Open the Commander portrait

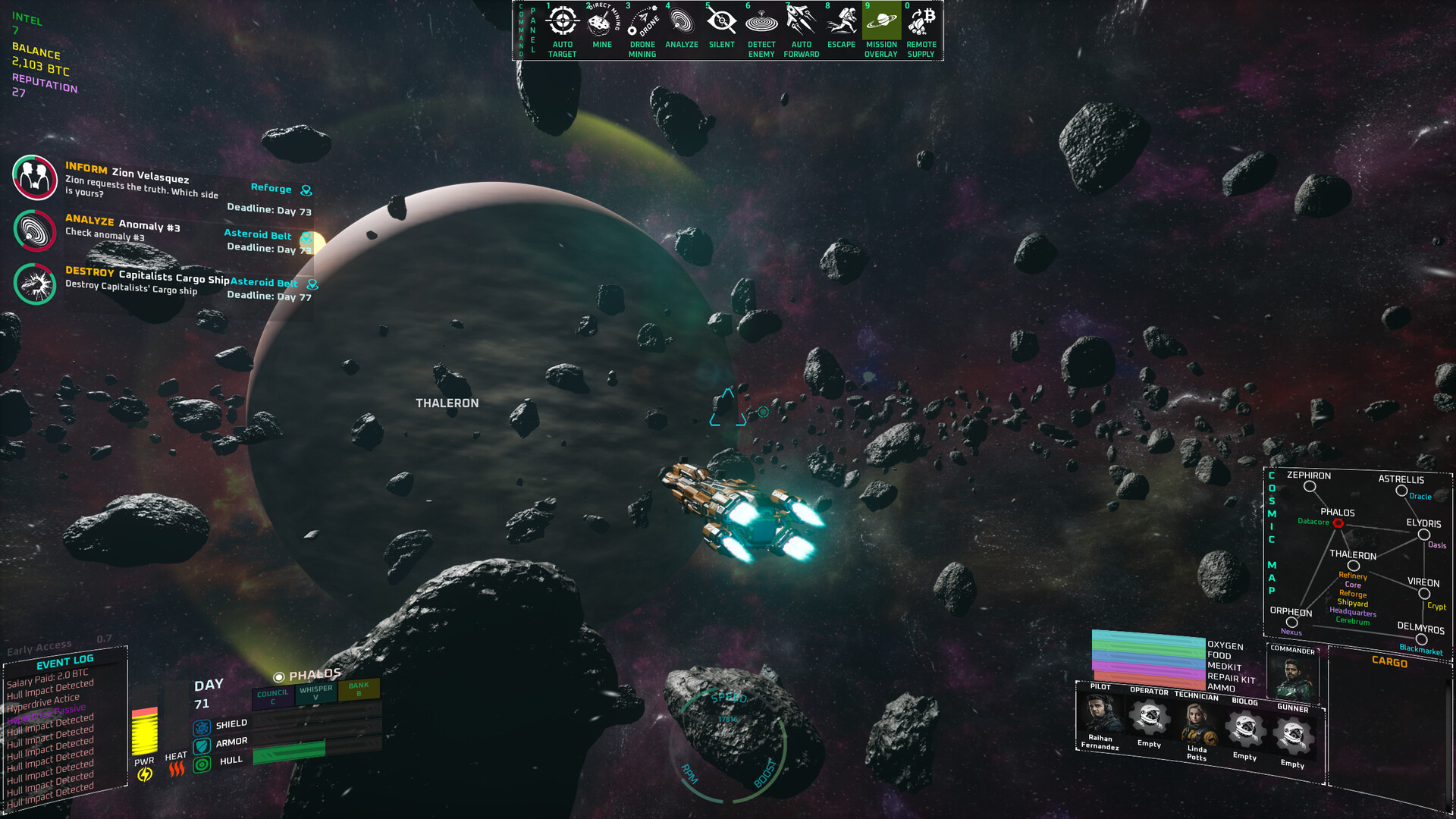coord(1294,676)
